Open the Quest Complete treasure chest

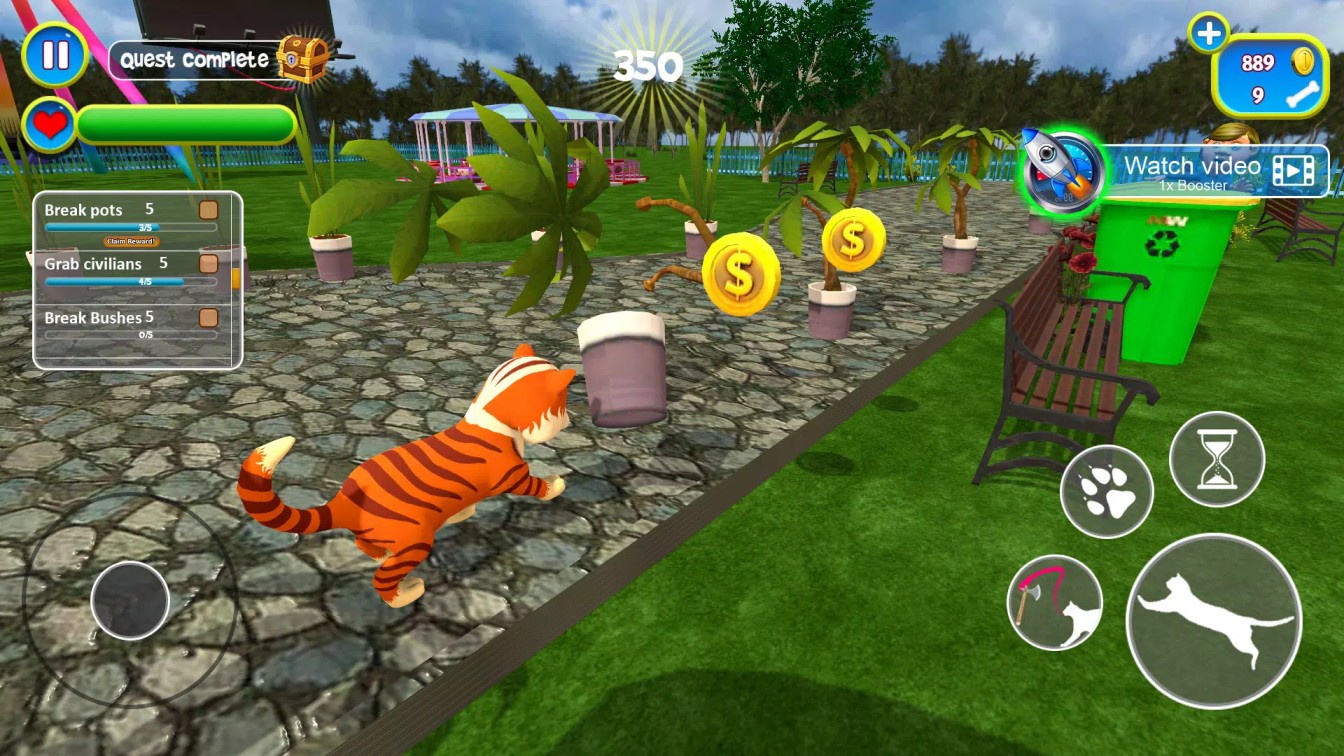point(302,59)
